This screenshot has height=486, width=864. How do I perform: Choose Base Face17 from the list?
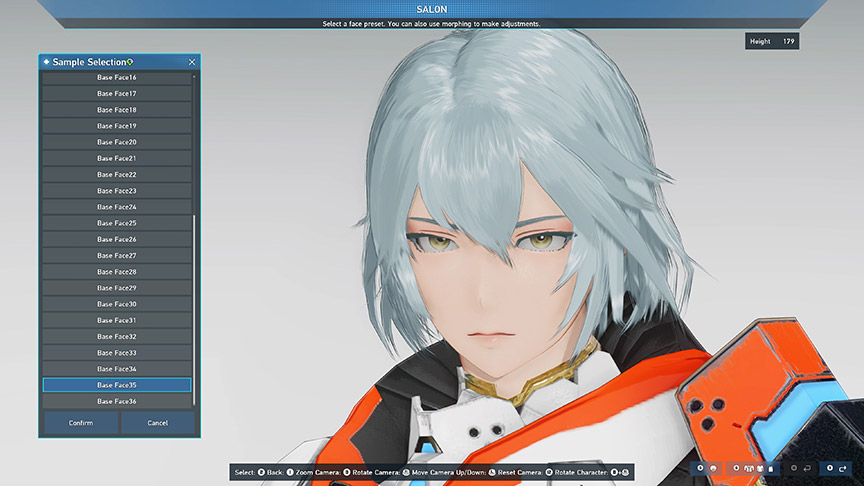[117, 94]
